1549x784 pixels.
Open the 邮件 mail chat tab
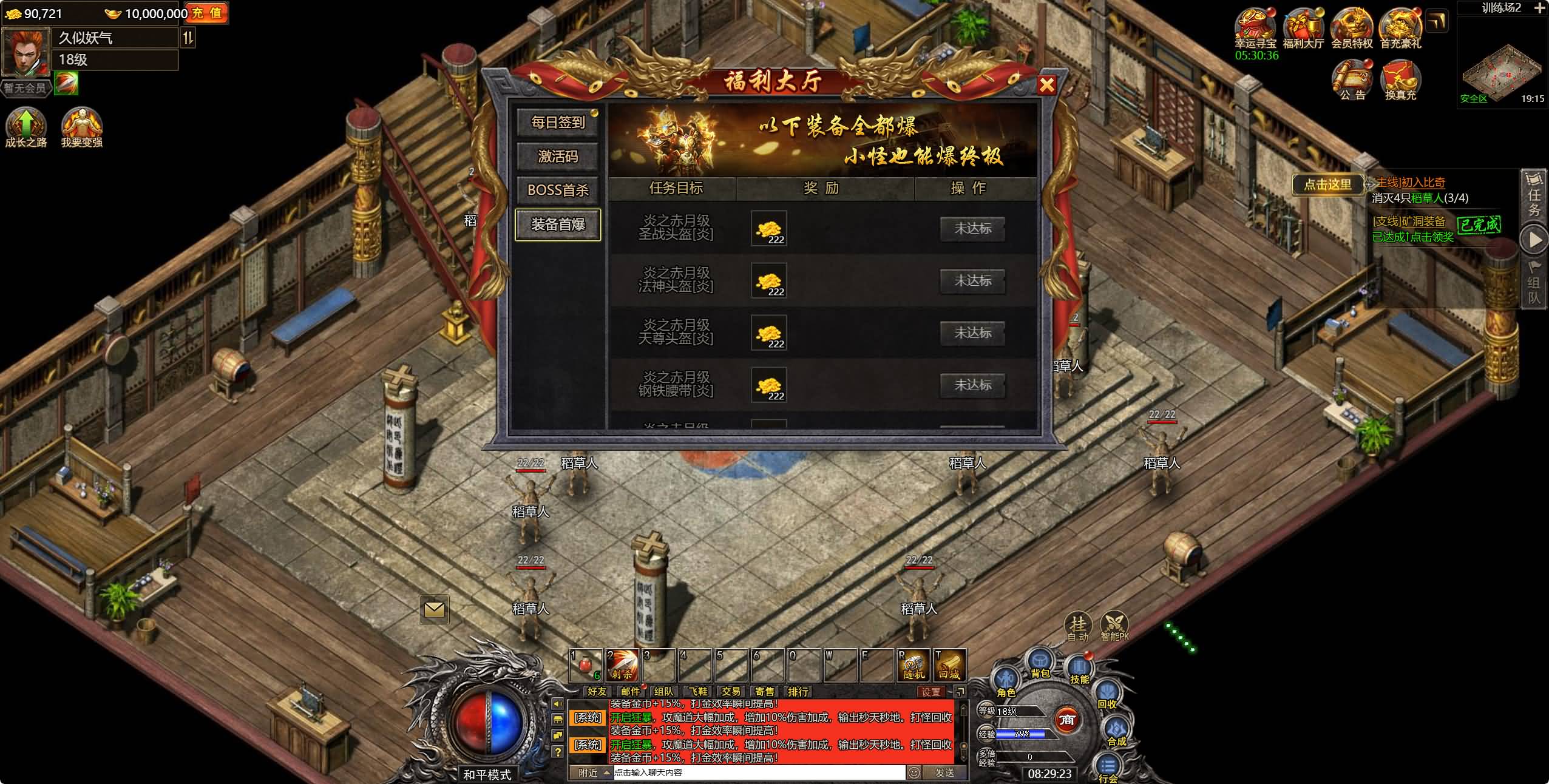click(629, 691)
